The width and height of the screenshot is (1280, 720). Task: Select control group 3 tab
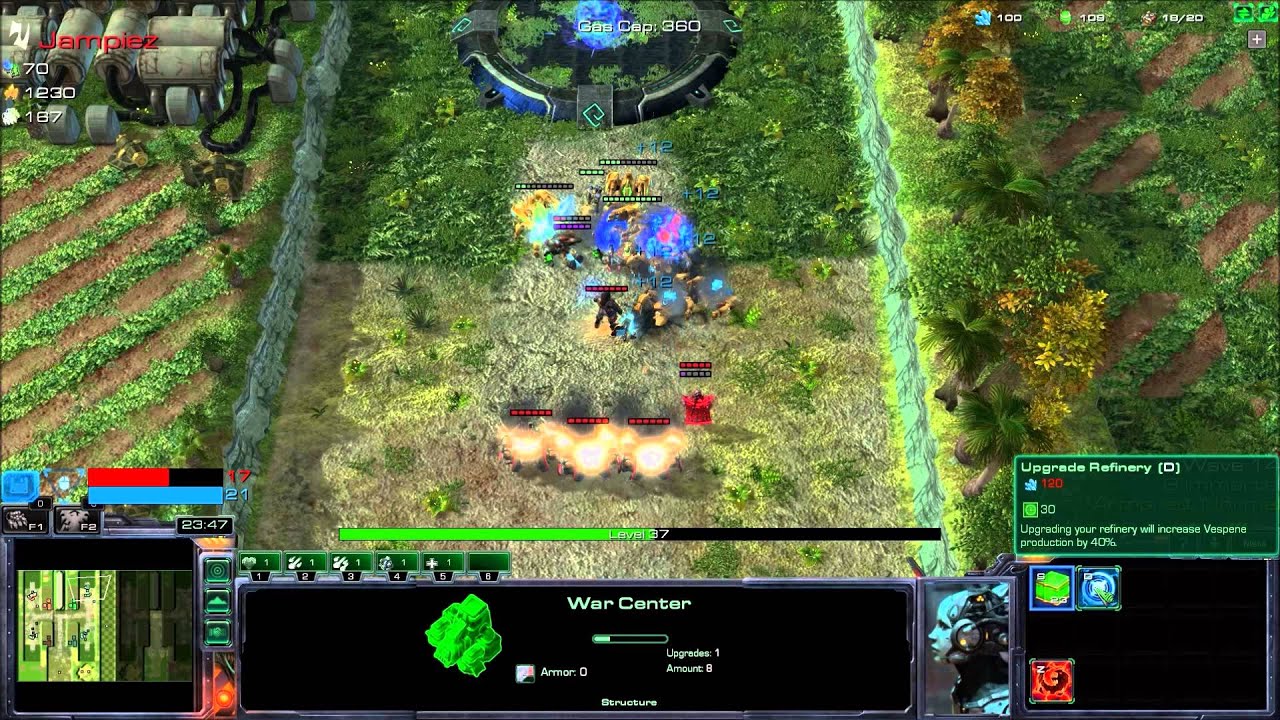point(351,564)
